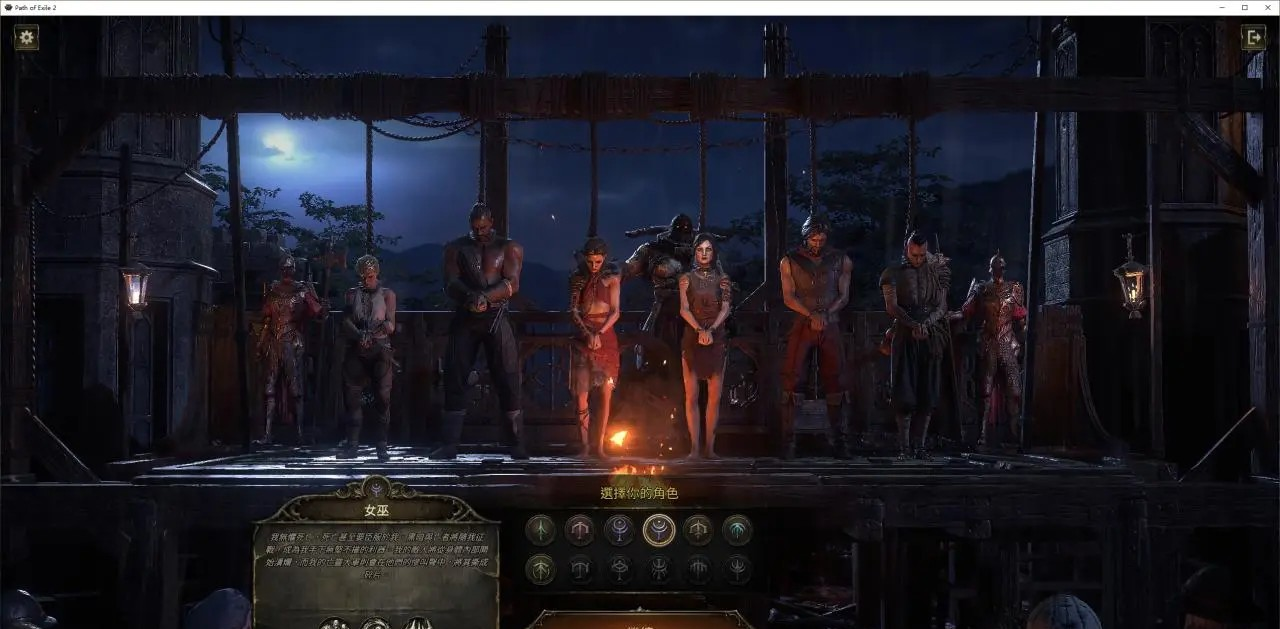Choose the green arrow rune class
1280x629 pixels.
(541, 529)
